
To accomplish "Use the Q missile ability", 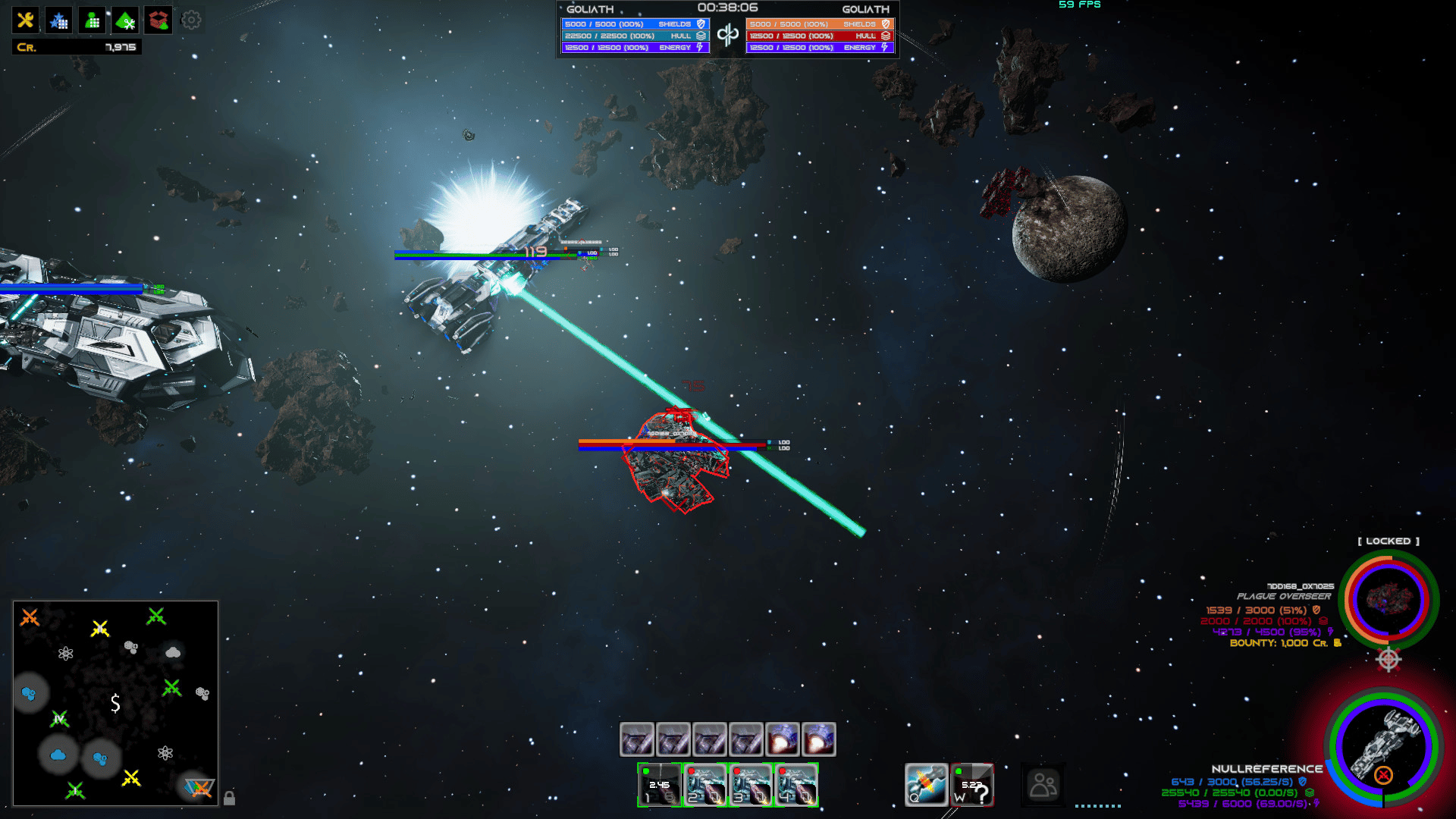I will pyautogui.click(x=927, y=785).
